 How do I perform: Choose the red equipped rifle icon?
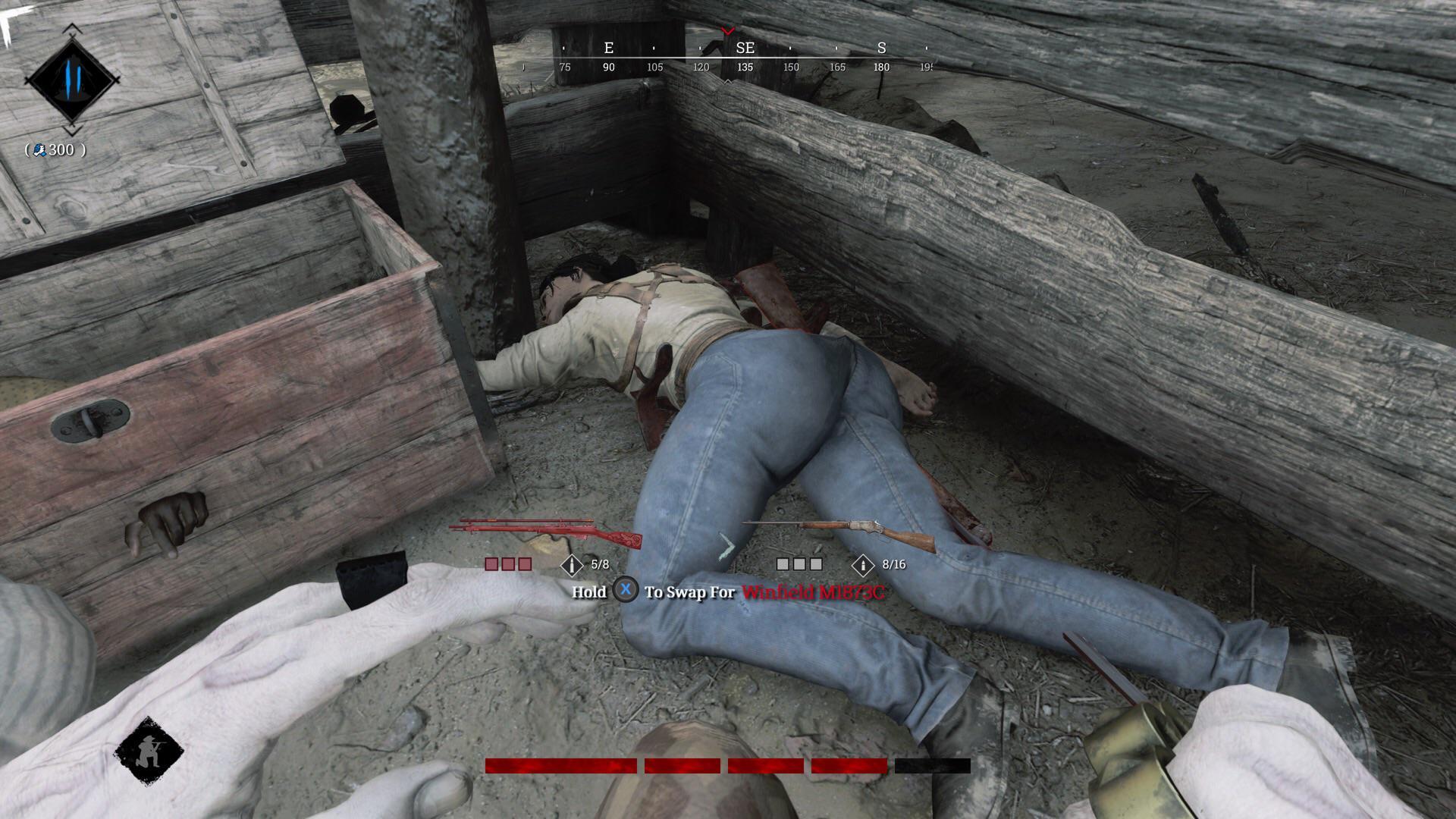(546, 532)
